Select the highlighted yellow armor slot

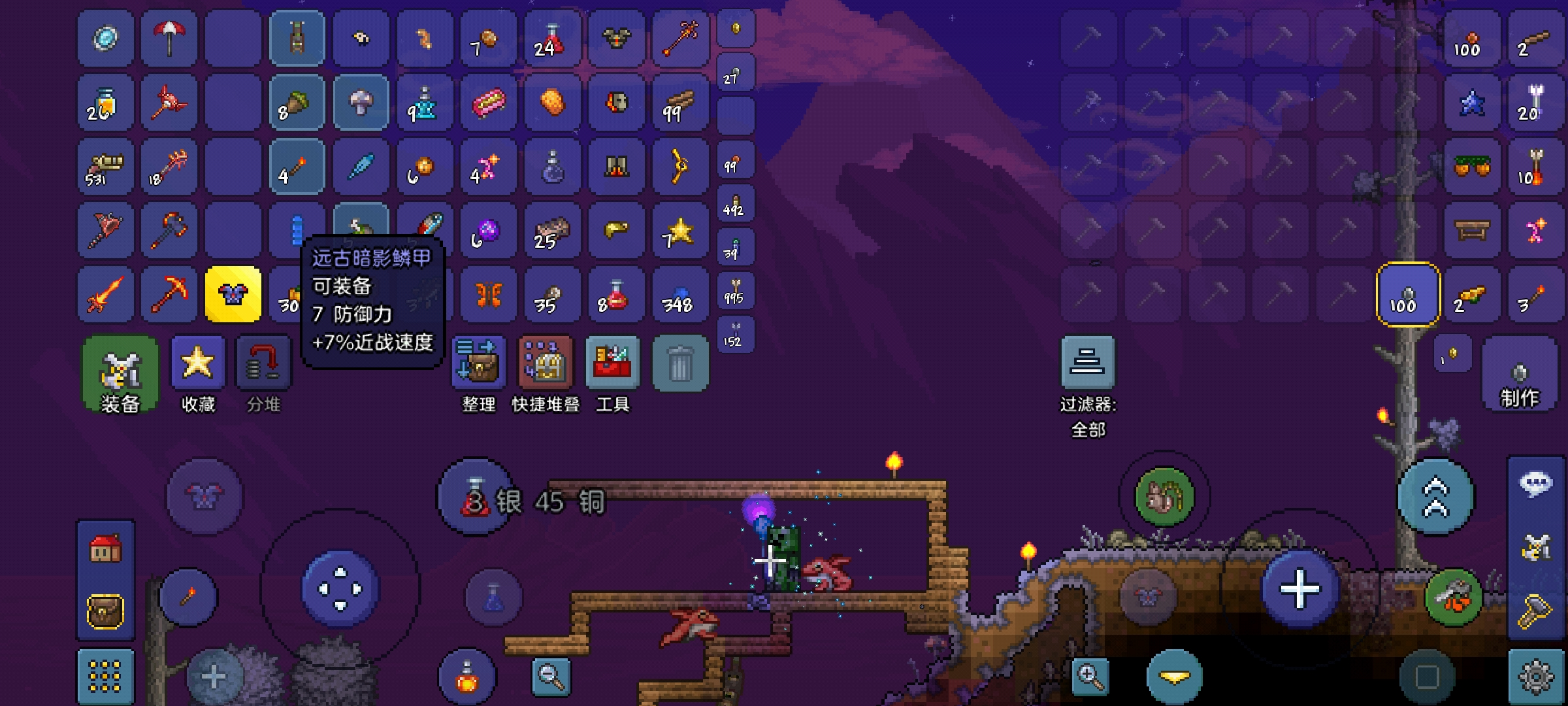pos(233,295)
